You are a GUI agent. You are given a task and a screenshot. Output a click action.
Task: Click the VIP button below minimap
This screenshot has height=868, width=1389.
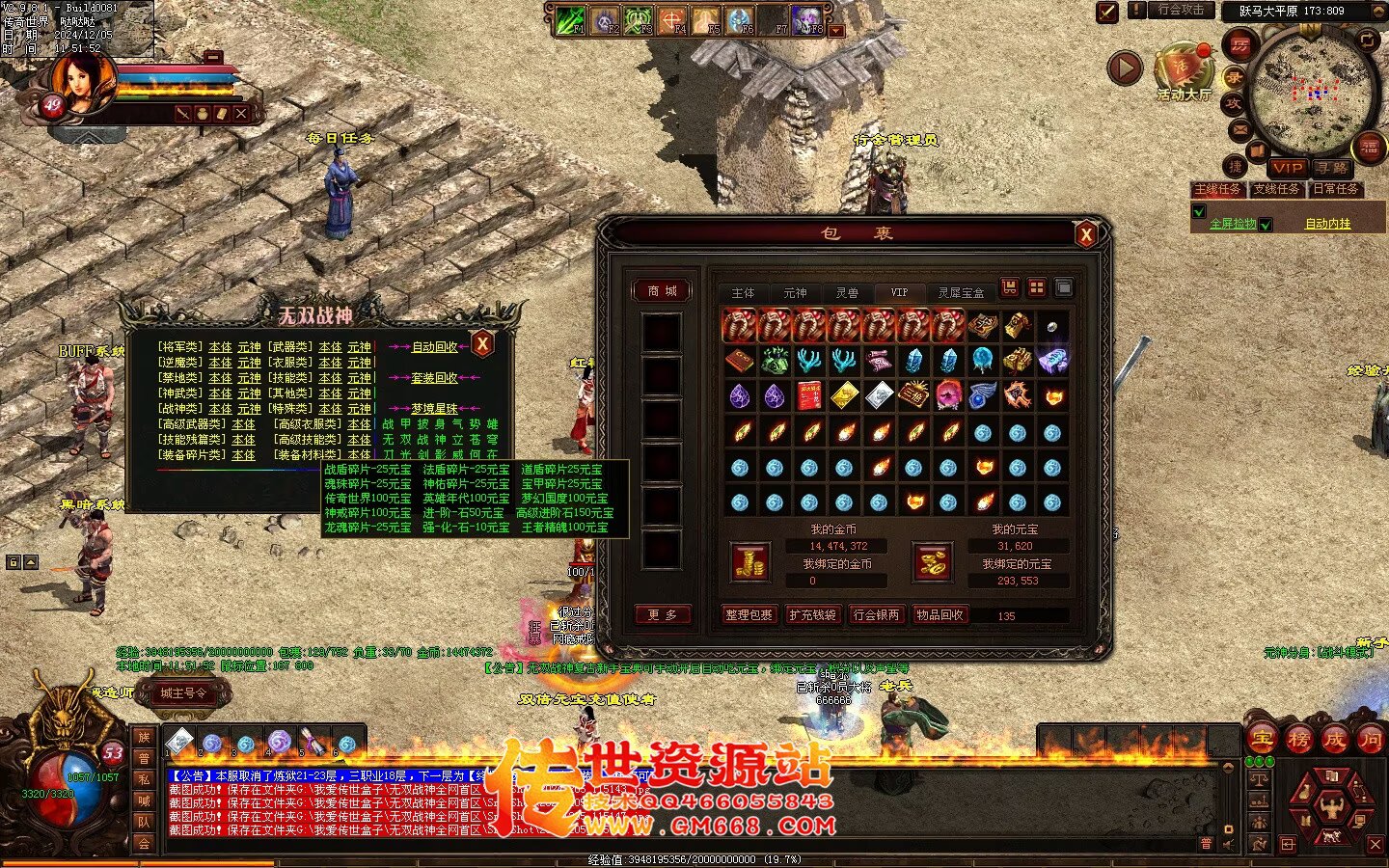click(x=1287, y=168)
